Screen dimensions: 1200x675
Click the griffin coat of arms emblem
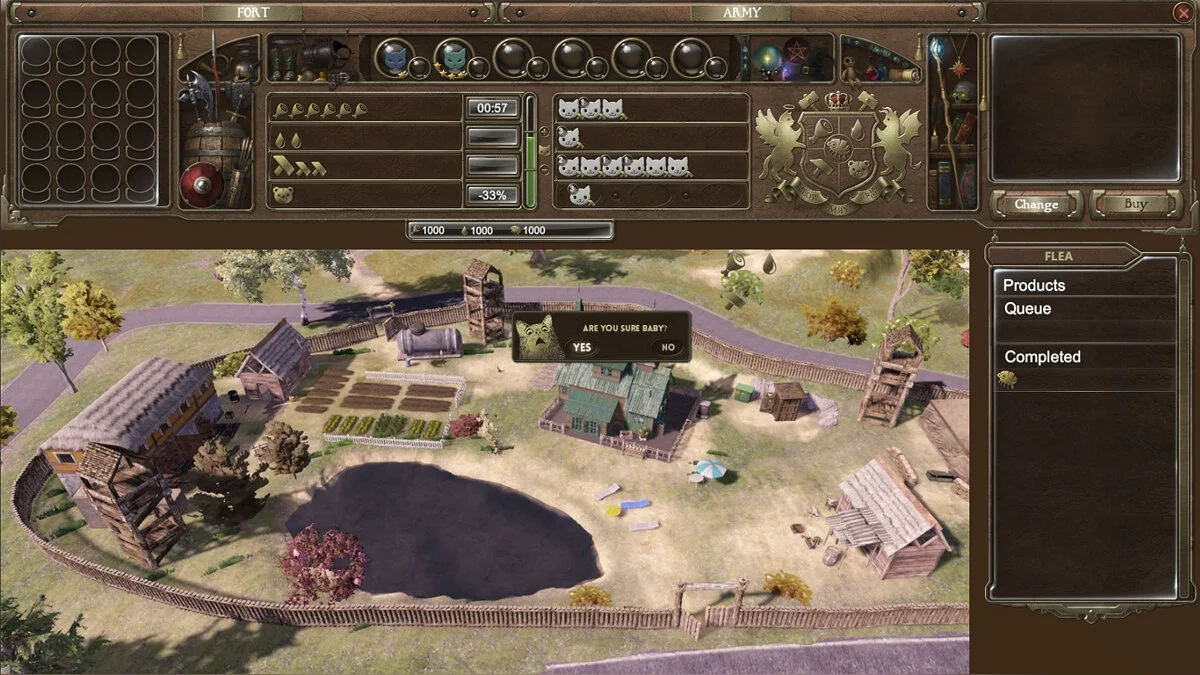838,150
